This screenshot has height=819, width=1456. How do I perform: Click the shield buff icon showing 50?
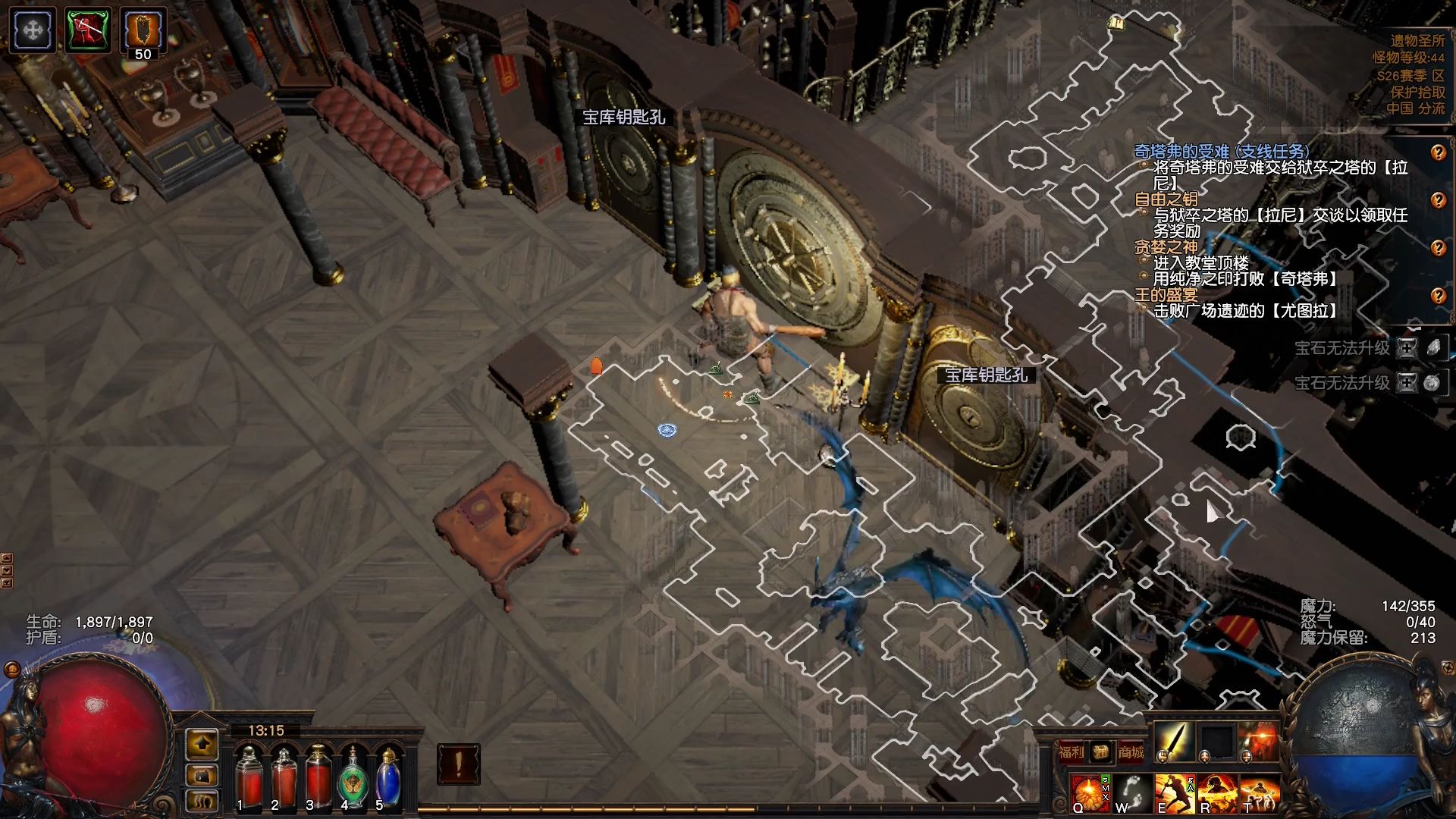point(143,31)
